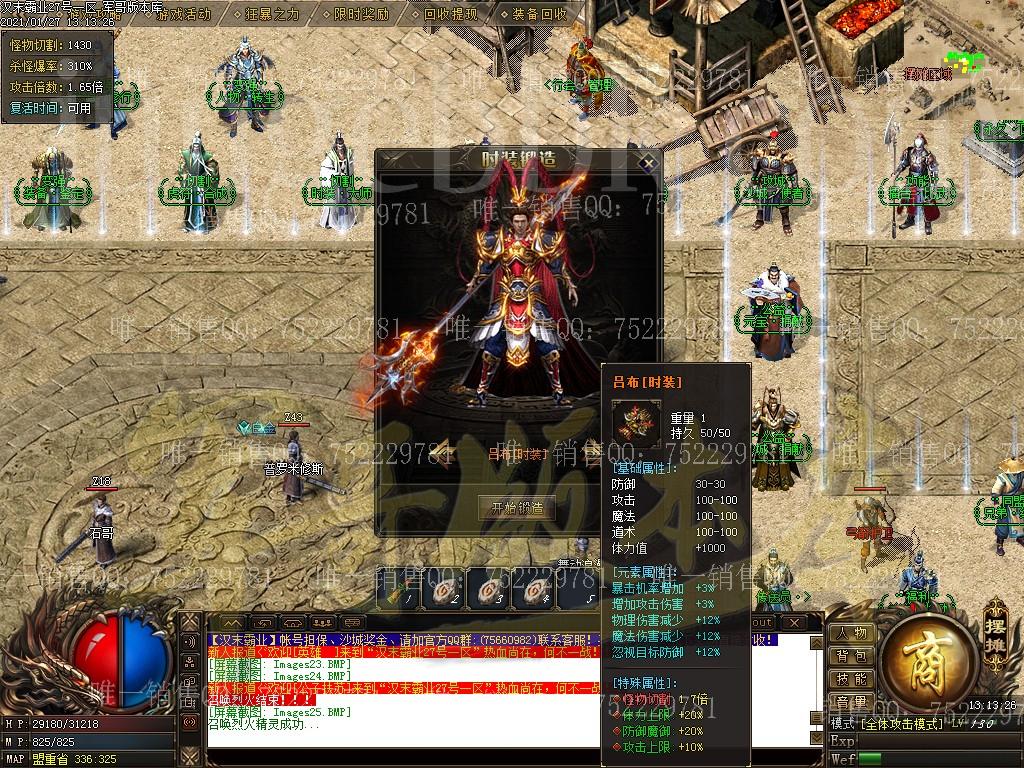
Task: Open the 音里 sound settings button
Action: pyautogui.click(x=852, y=702)
